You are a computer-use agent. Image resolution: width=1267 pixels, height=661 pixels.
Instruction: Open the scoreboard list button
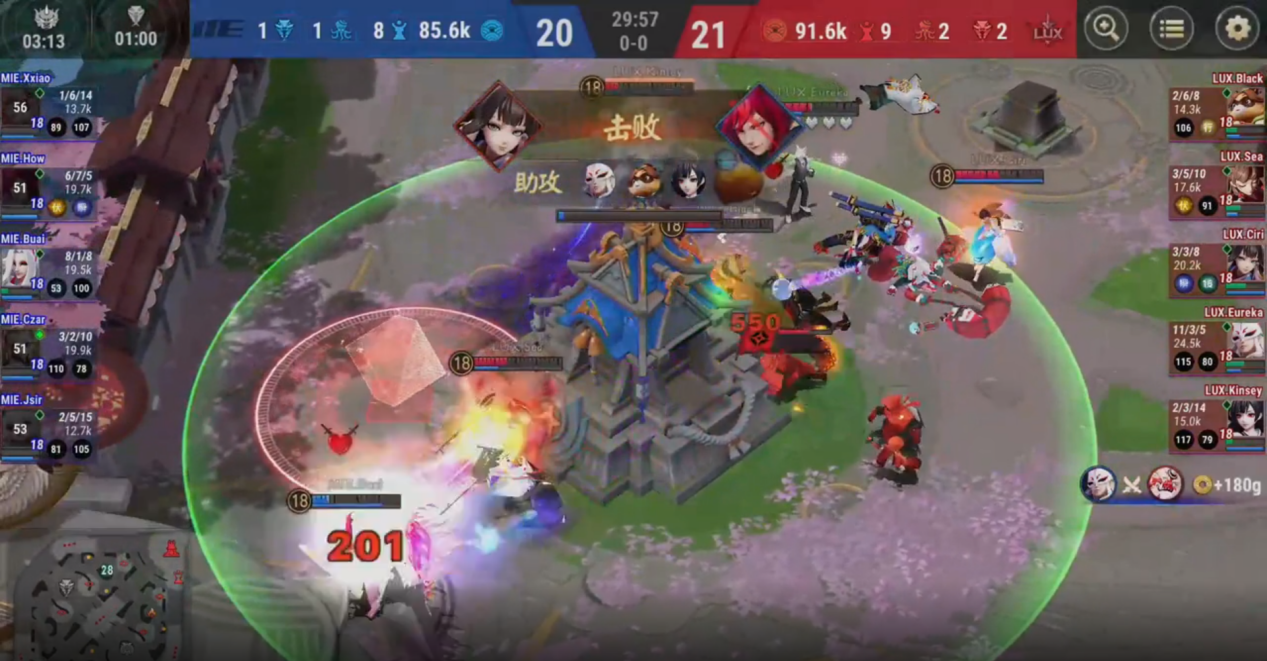tap(1171, 29)
